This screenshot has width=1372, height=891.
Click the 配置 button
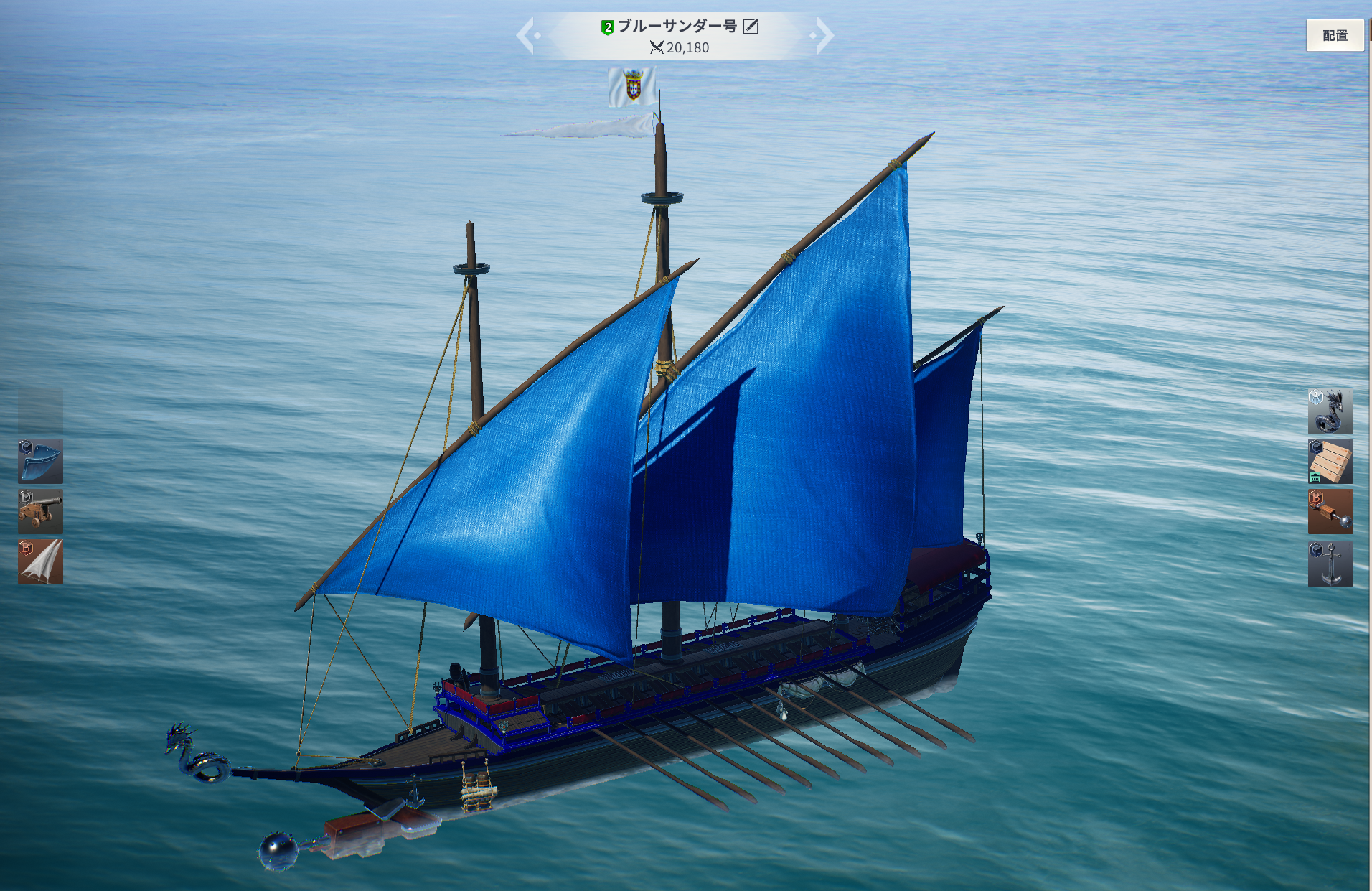1334,35
